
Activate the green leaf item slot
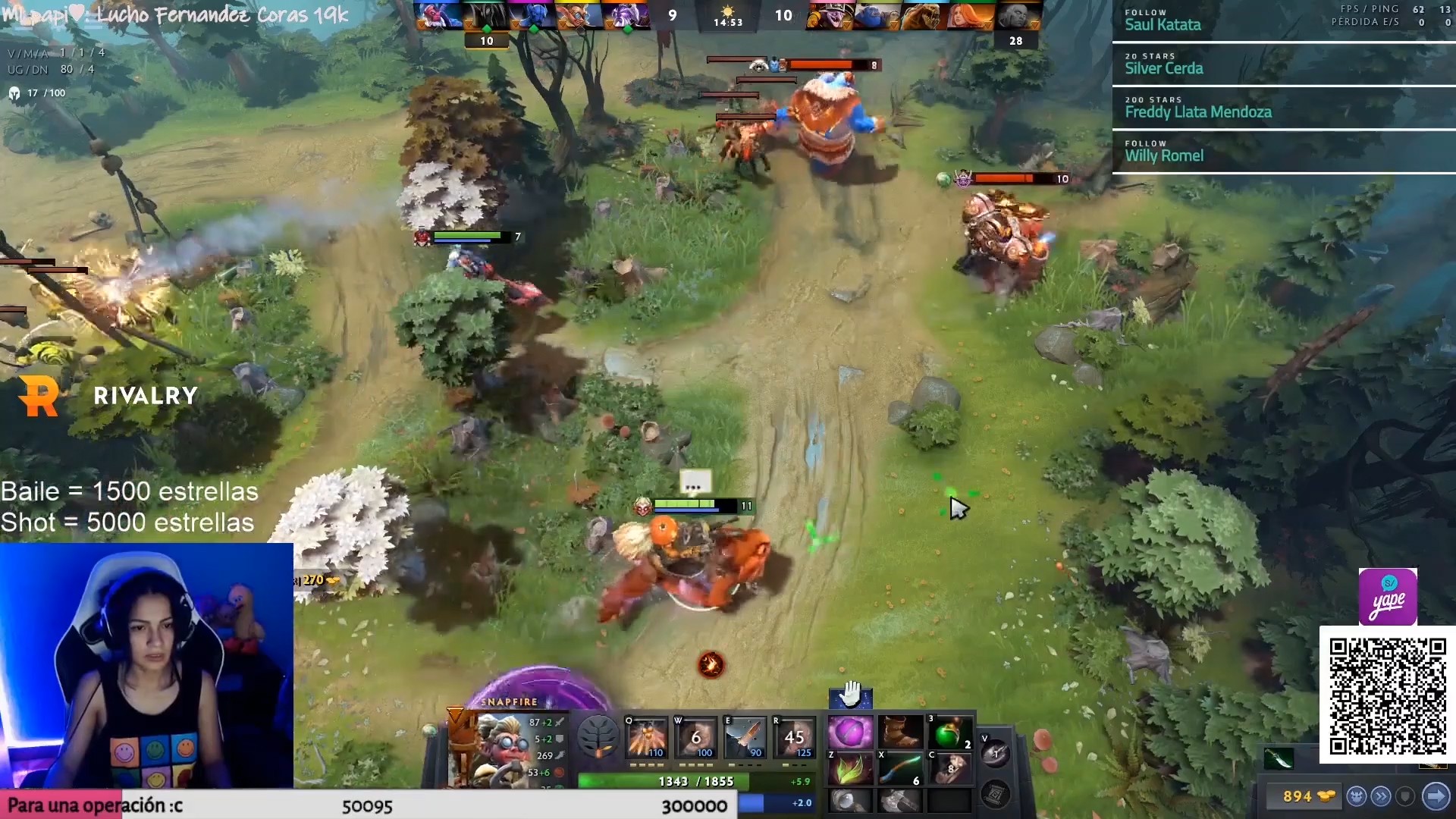[850, 769]
